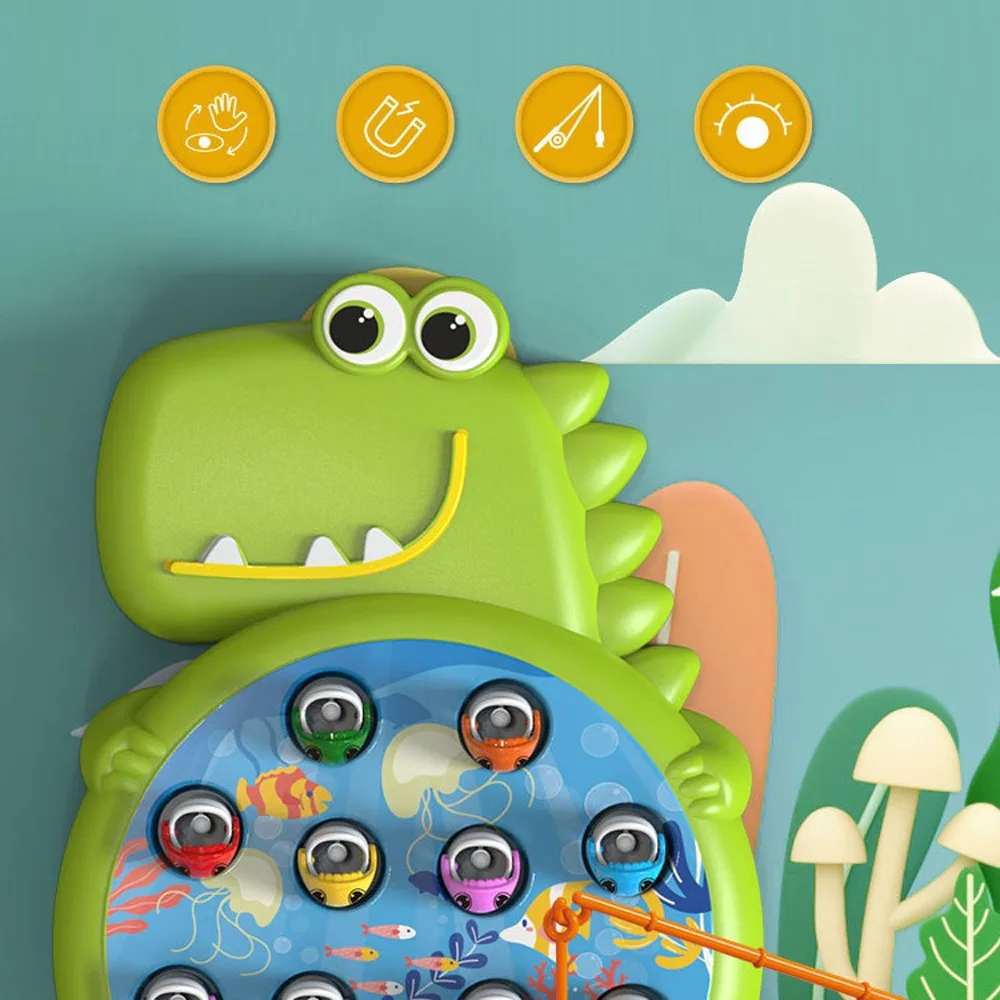Tap the glowing light circle icon

(x=753, y=124)
